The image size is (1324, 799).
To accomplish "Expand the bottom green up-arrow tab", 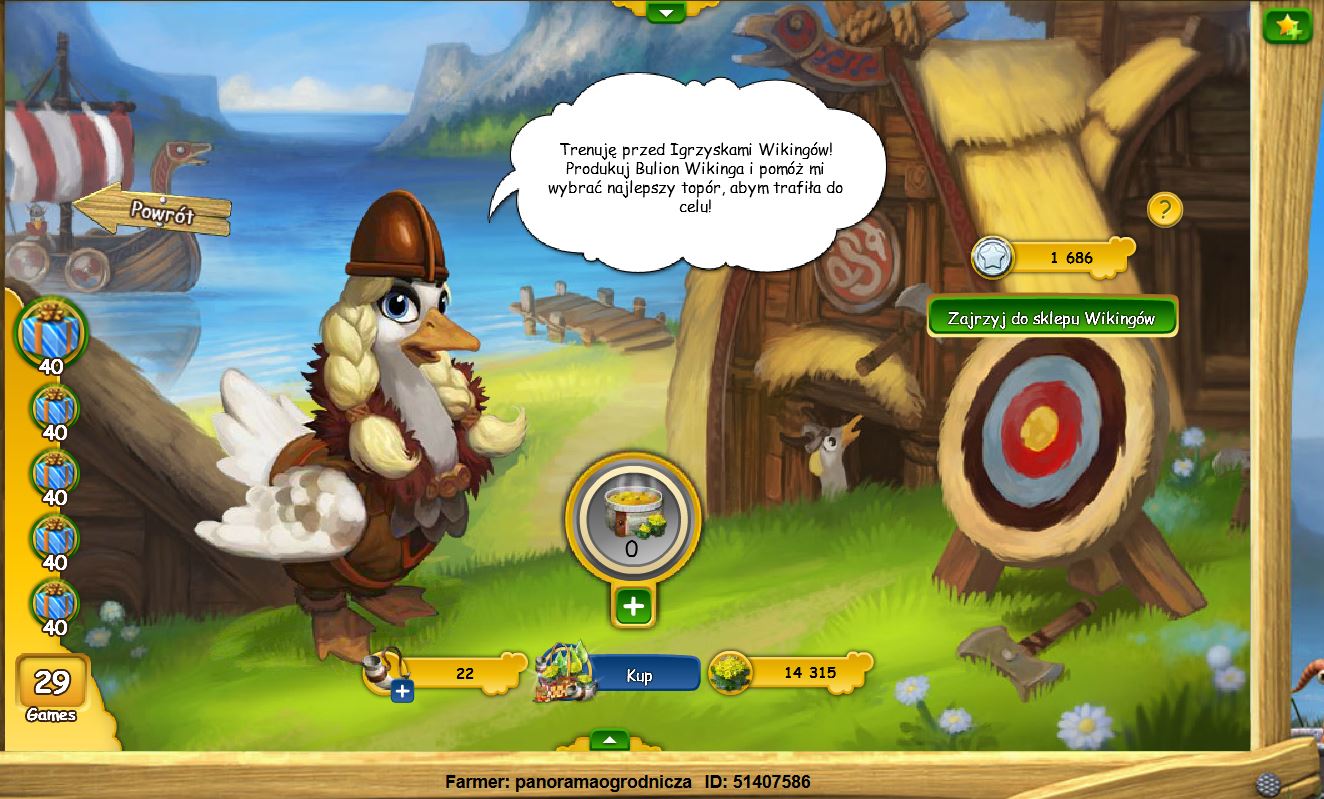I will (609, 740).
